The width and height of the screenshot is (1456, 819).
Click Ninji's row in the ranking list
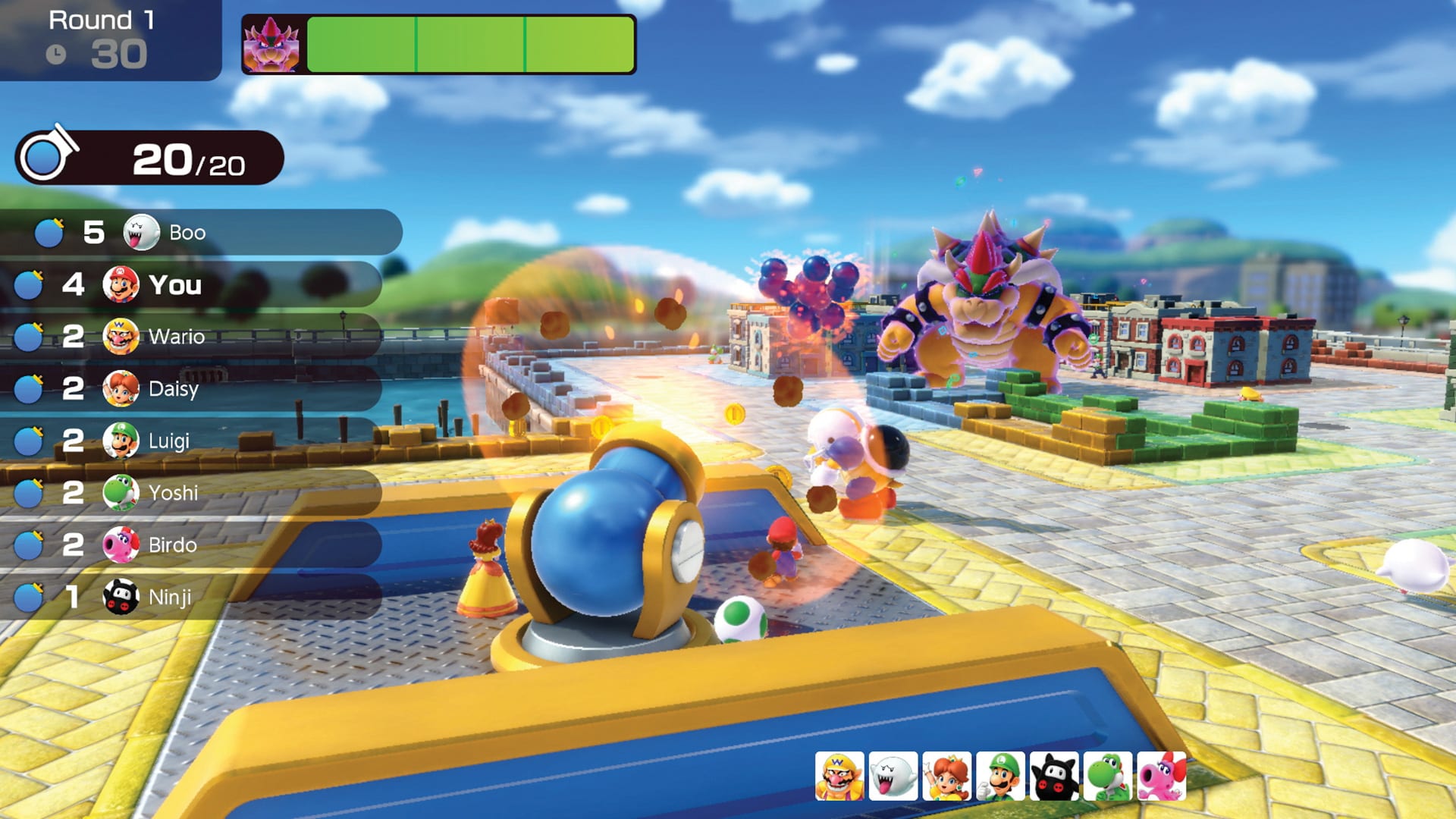tap(190, 597)
